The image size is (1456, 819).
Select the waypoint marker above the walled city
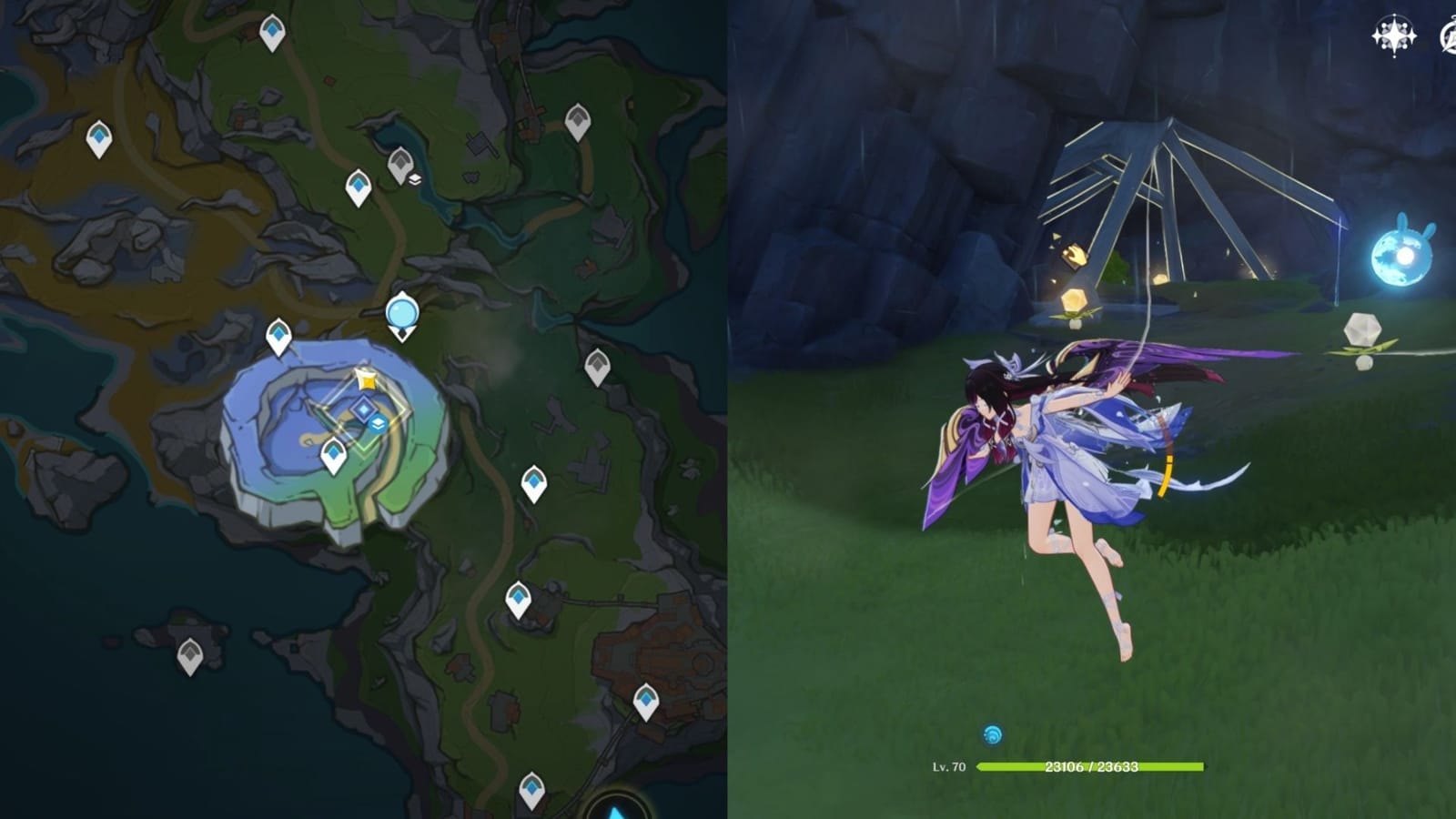click(646, 701)
